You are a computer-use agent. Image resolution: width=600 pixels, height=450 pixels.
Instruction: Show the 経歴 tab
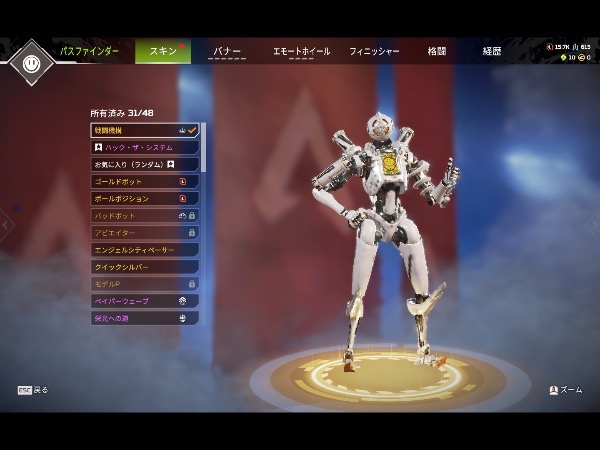[x=492, y=51]
